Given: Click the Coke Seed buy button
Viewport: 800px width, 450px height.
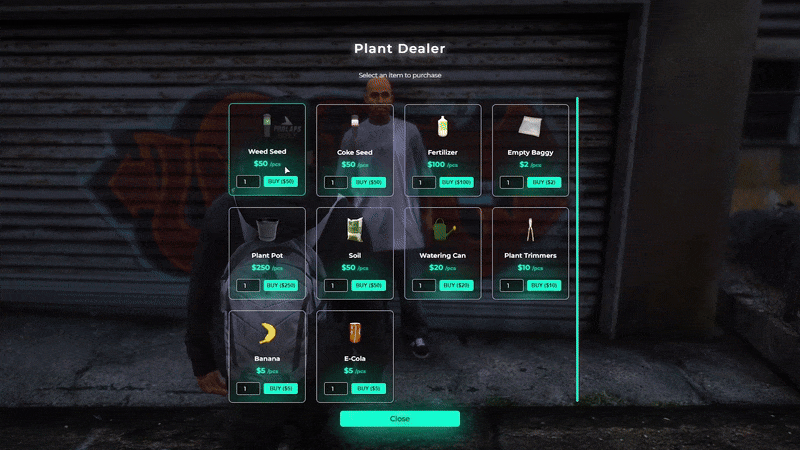Looking at the screenshot, I should click(368, 183).
